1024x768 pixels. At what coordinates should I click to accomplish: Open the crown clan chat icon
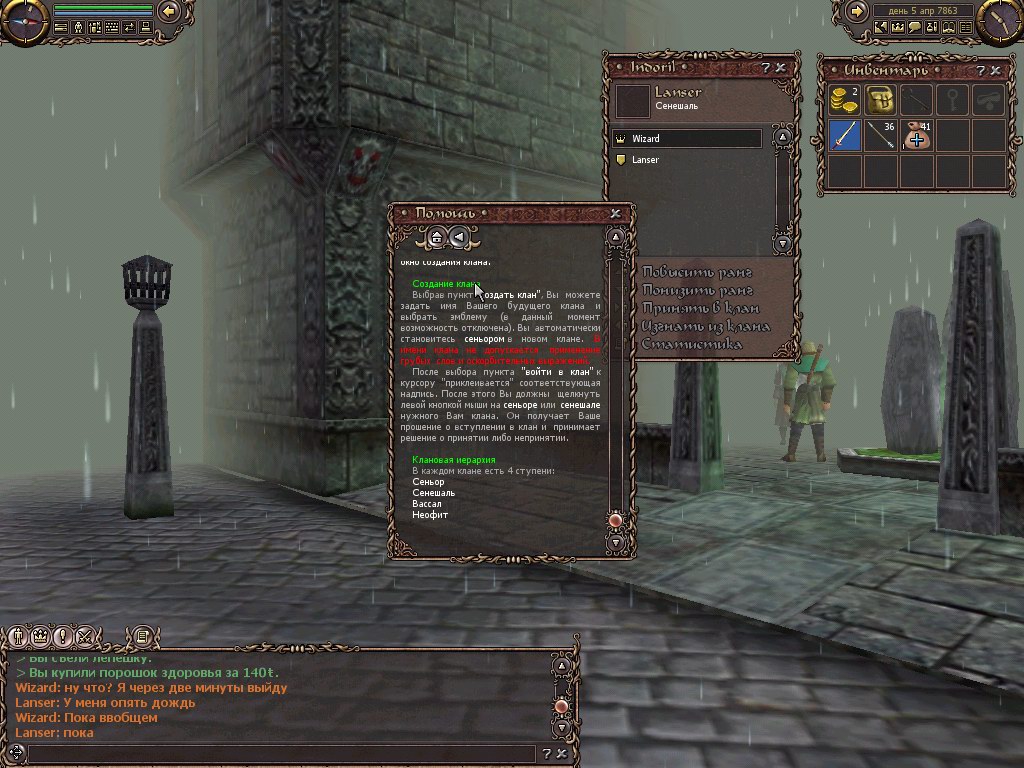pyautogui.click(x=40, y=636)
